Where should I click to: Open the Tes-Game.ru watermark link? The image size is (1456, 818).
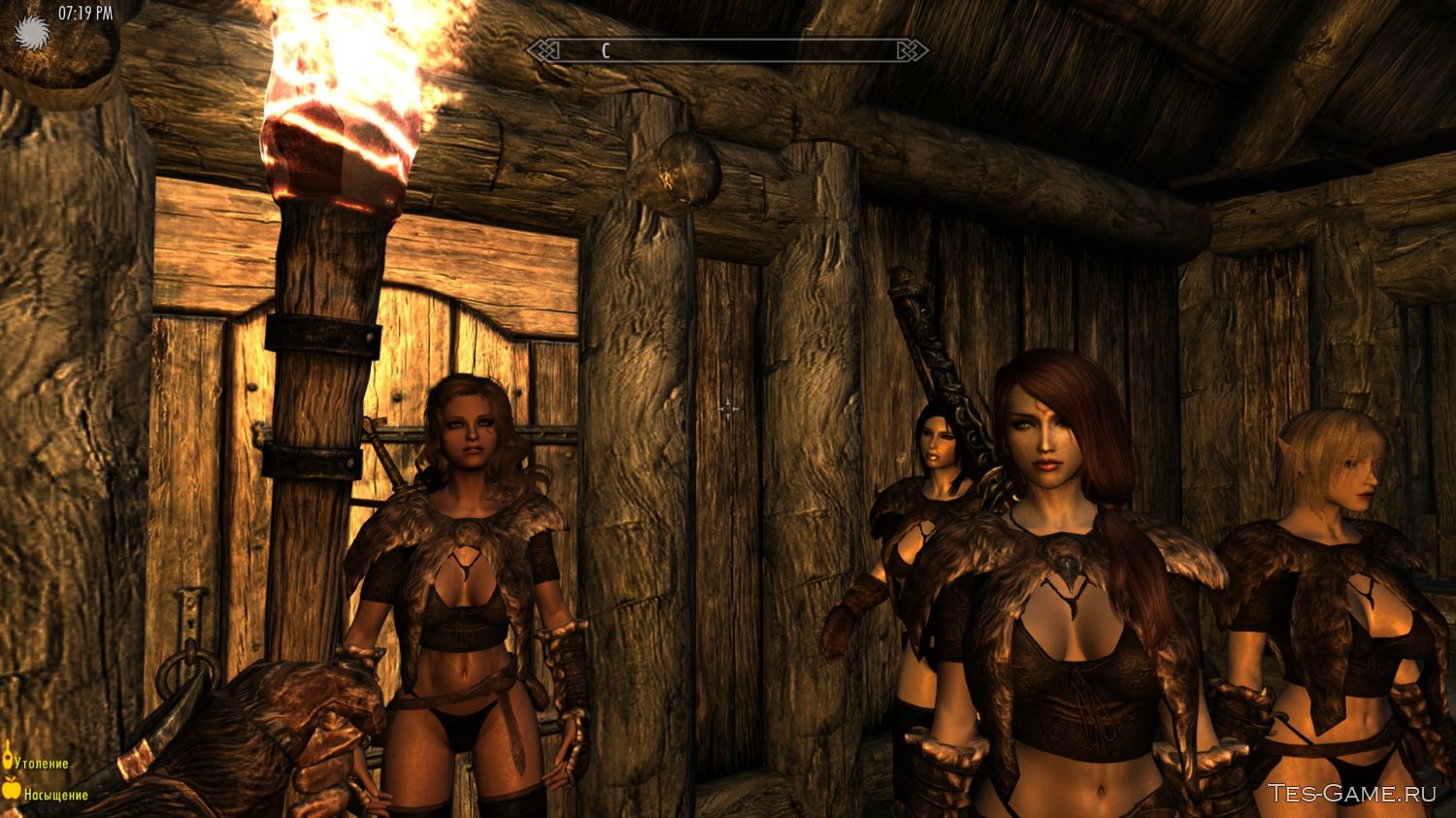(x=1351, y=793)
